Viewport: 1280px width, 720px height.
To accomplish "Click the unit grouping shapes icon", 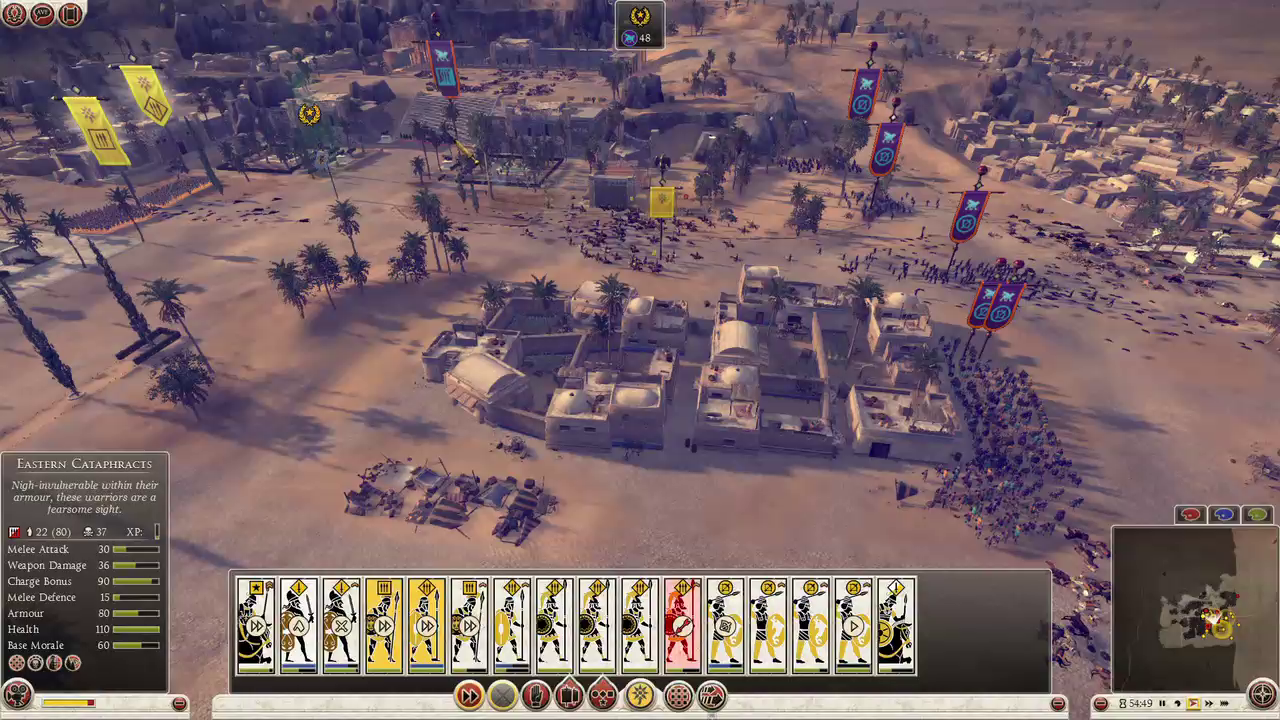I will click(604, 696).
